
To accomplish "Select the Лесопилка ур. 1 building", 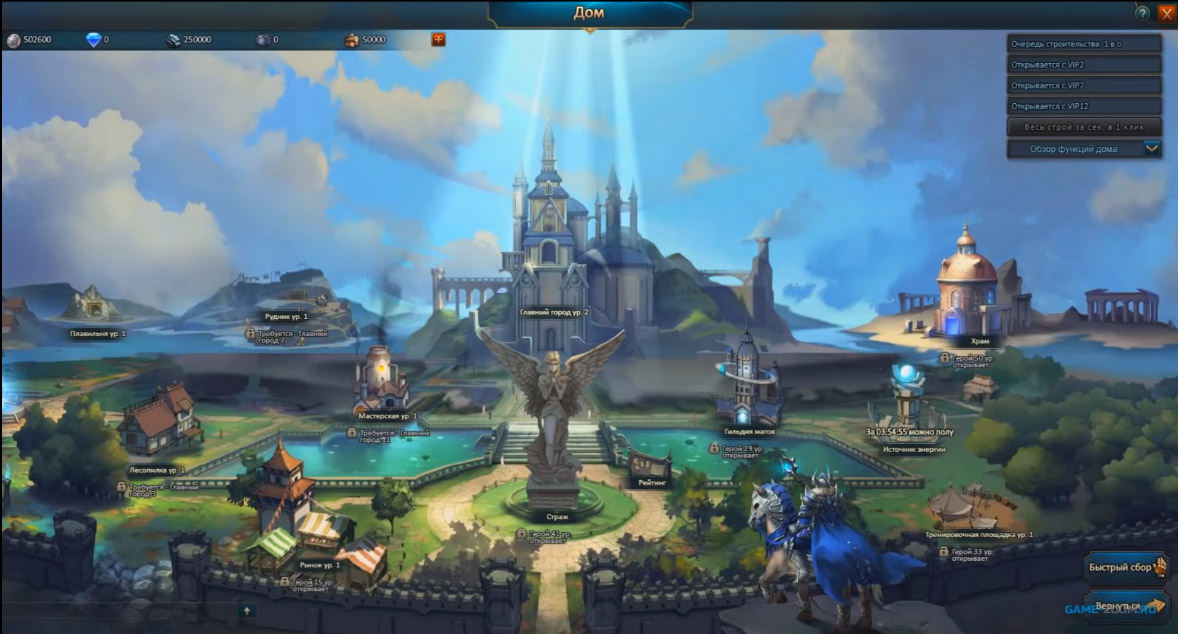I will [x=160, y=420].
